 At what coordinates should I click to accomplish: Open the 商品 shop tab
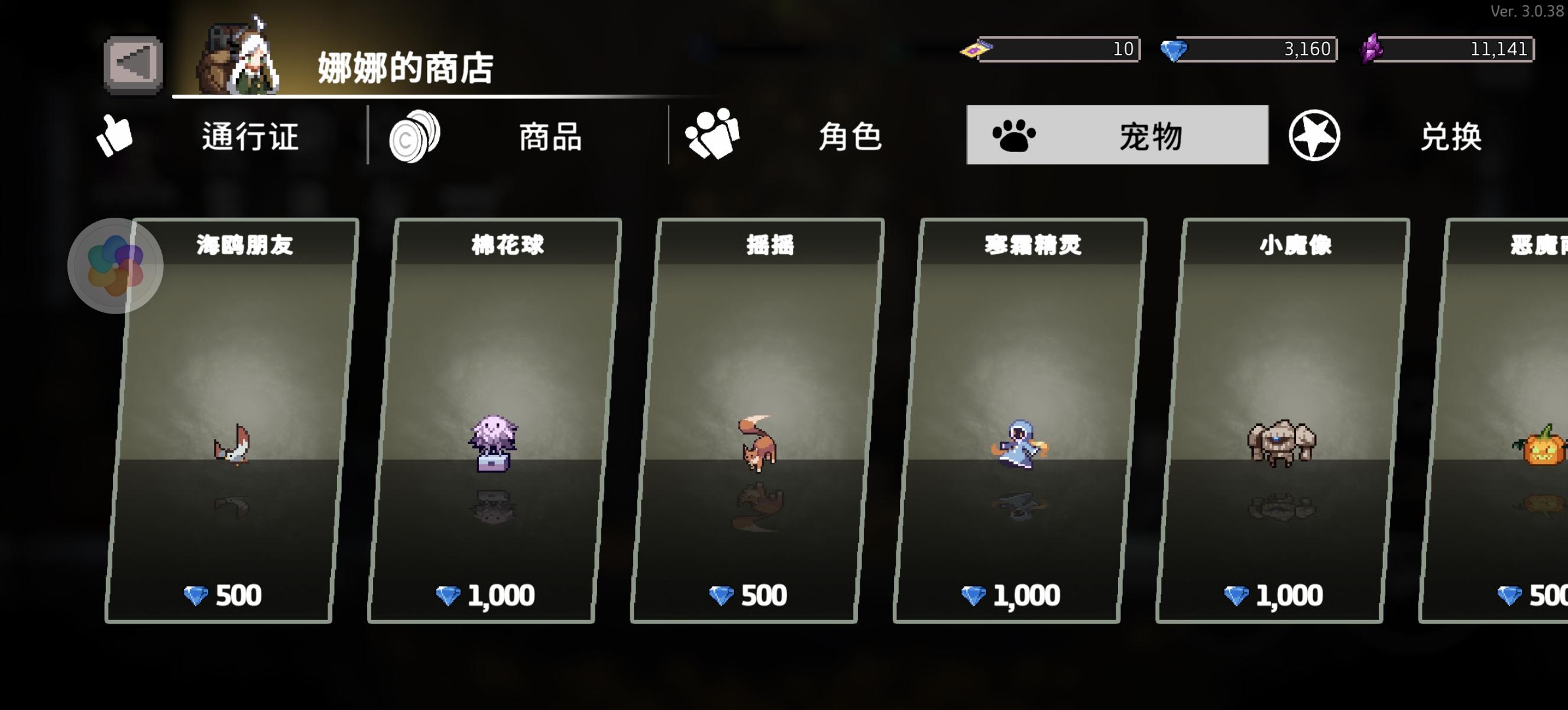pos(550,138)
